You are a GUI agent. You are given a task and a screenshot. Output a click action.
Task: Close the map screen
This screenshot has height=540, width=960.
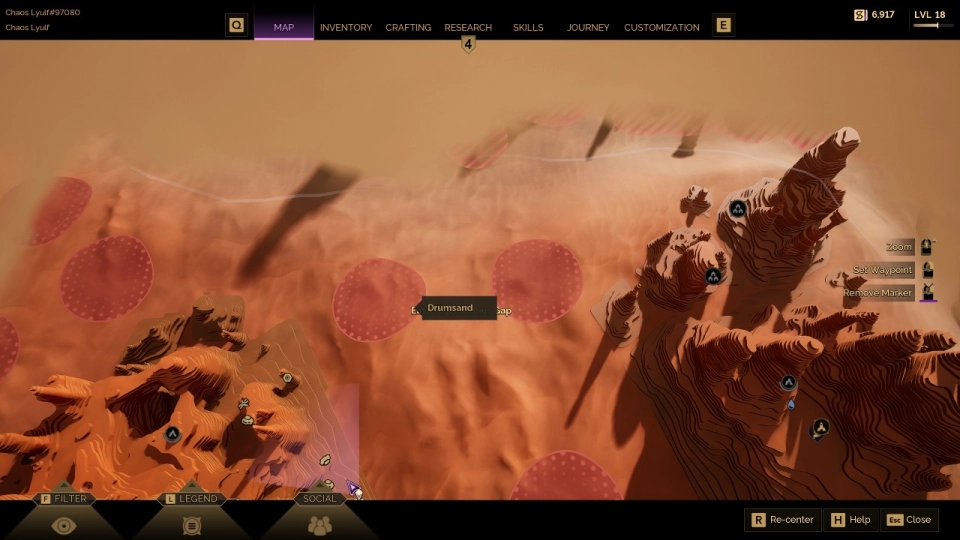(x=909, y=520)
